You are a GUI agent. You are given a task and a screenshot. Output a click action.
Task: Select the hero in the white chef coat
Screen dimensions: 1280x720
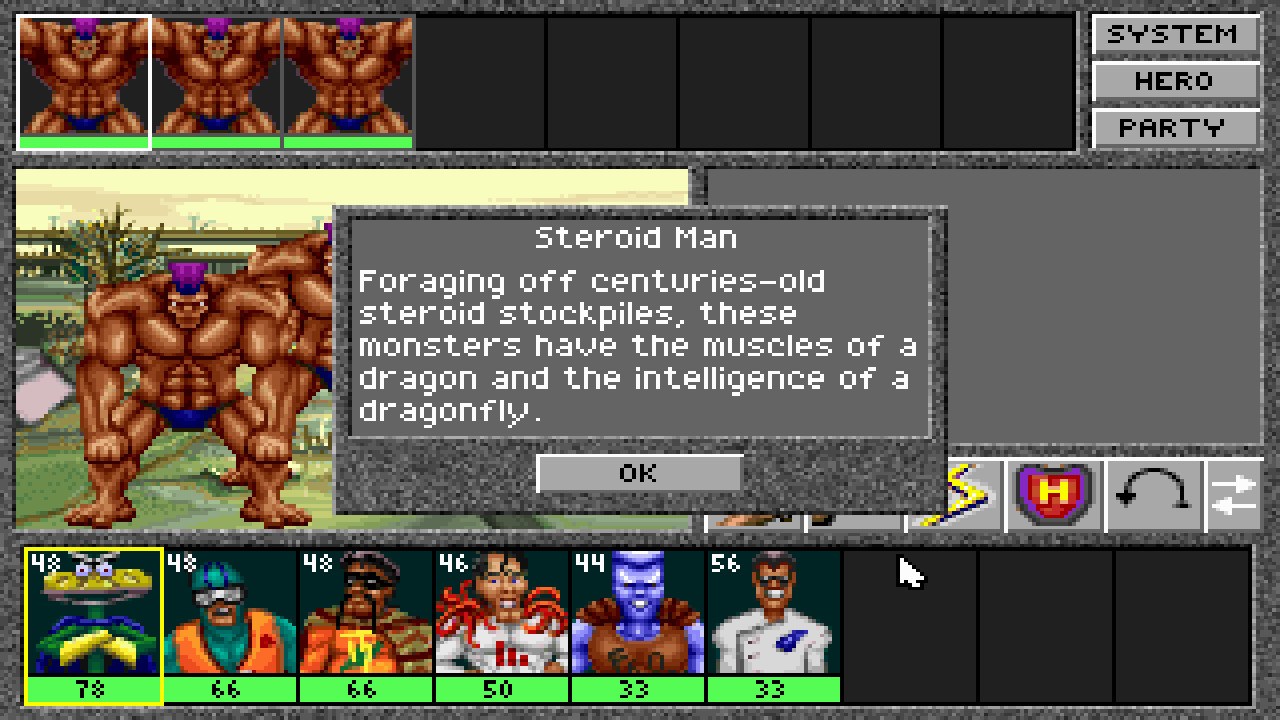tap(772, 614)
